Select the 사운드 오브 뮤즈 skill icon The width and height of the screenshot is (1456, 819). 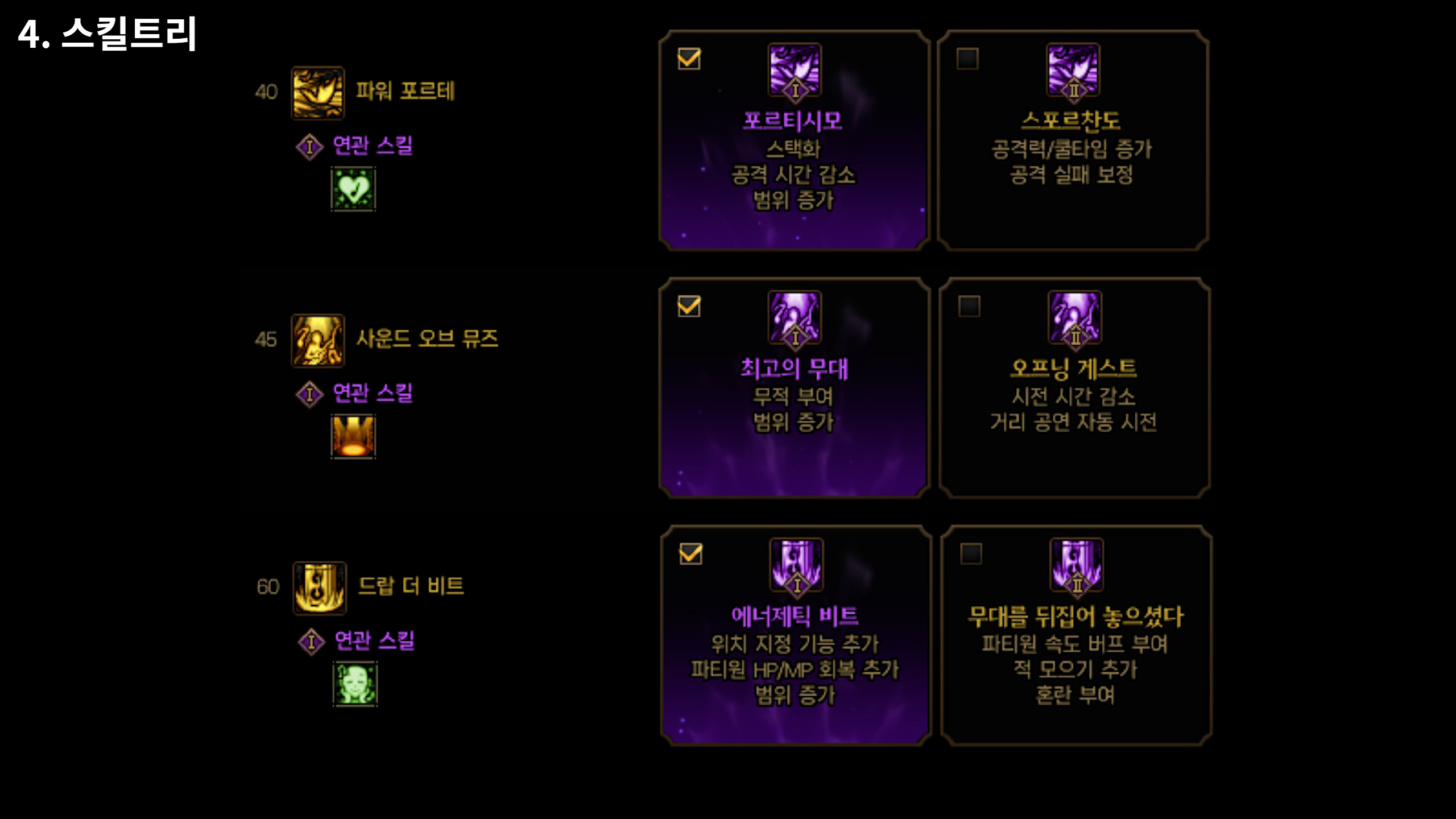coord(317,340)
